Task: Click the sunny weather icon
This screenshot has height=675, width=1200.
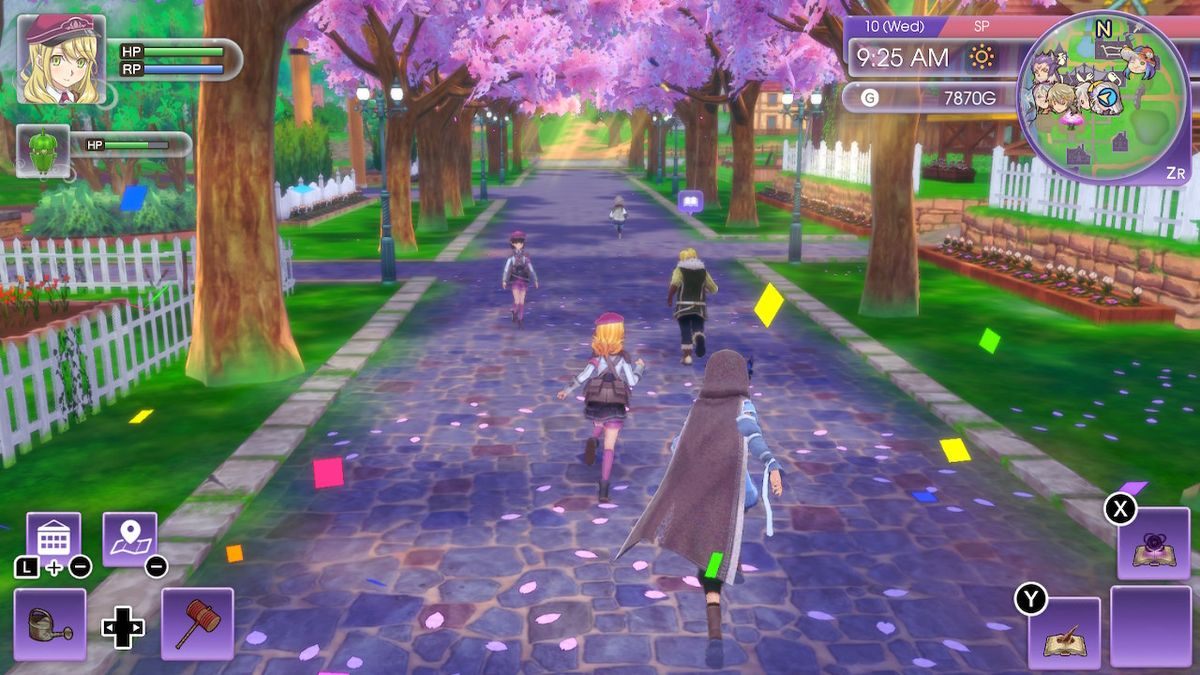Action: (981, 57)
